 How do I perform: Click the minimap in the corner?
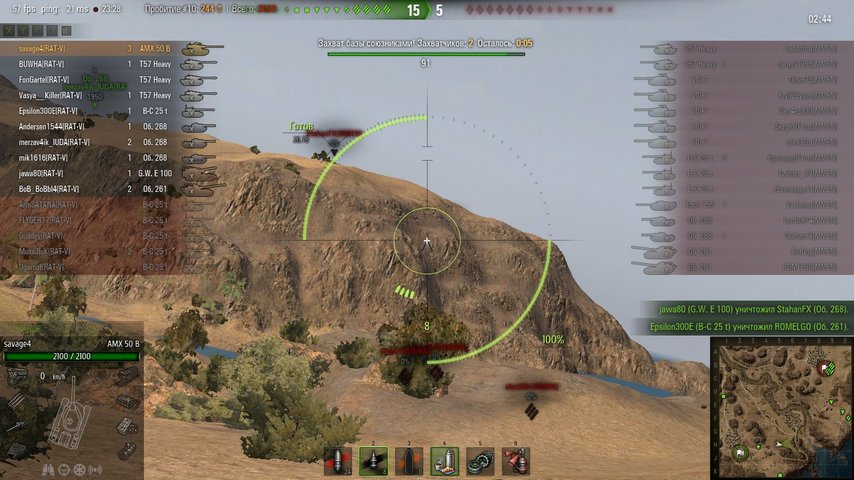point(782,407)
